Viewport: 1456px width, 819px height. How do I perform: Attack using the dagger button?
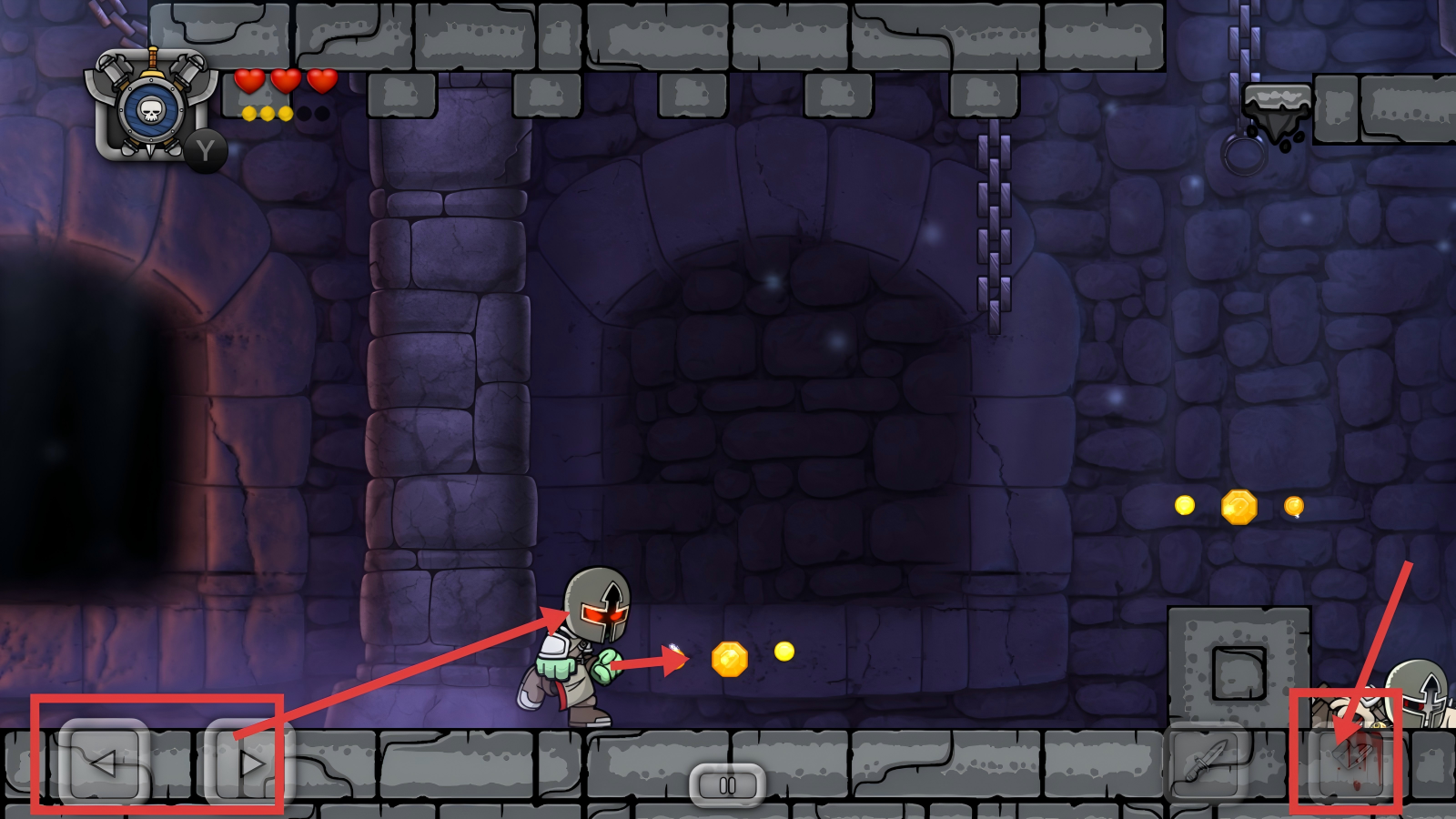click(x=1206, y=761)
